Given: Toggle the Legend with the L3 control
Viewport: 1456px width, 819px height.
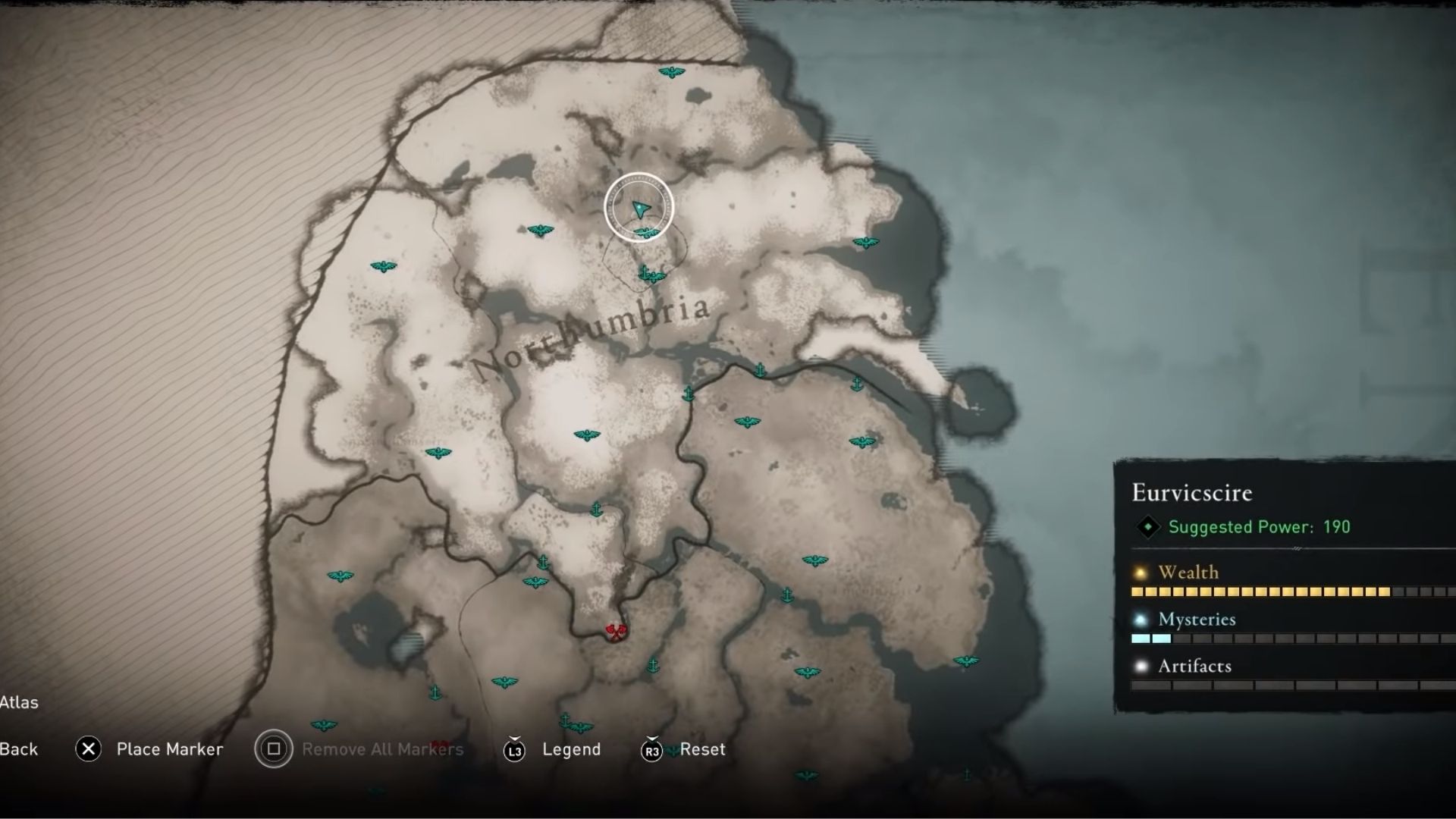Looking at the screenshot, I should pyautogui.click(x=516, y=749).
